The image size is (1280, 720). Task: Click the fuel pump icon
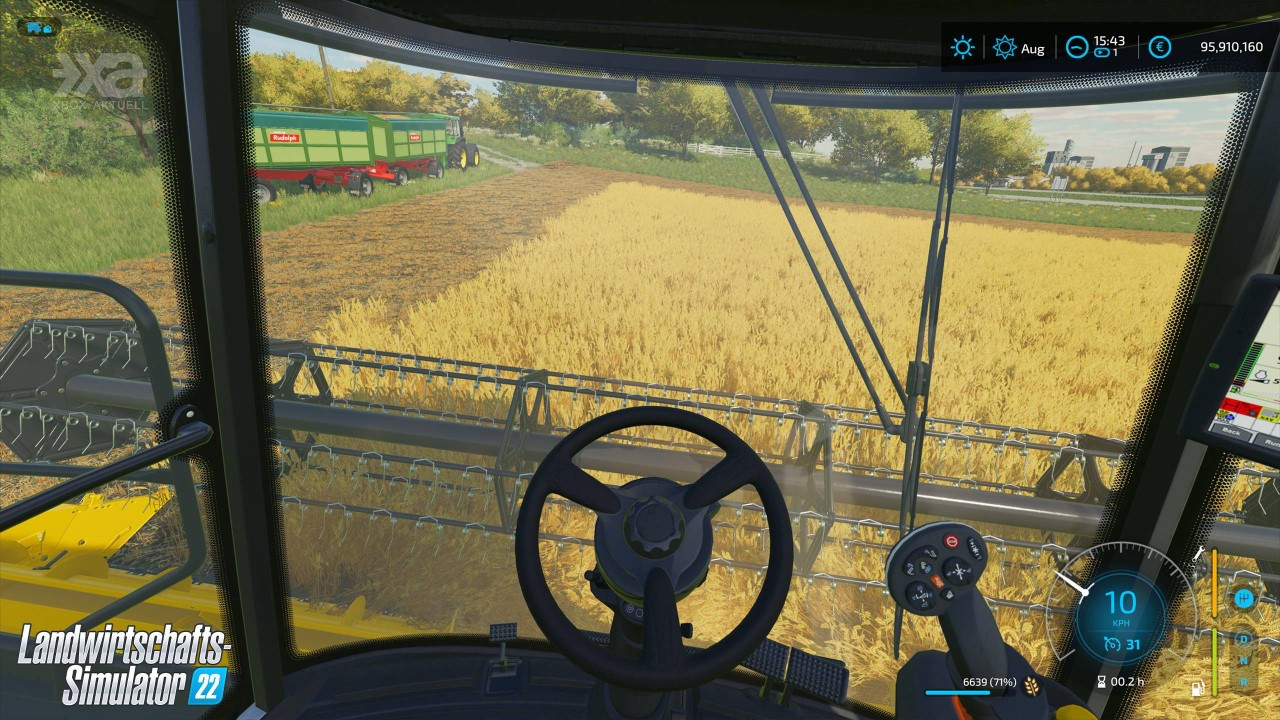pyautogui.click(x=1195, y=688)
